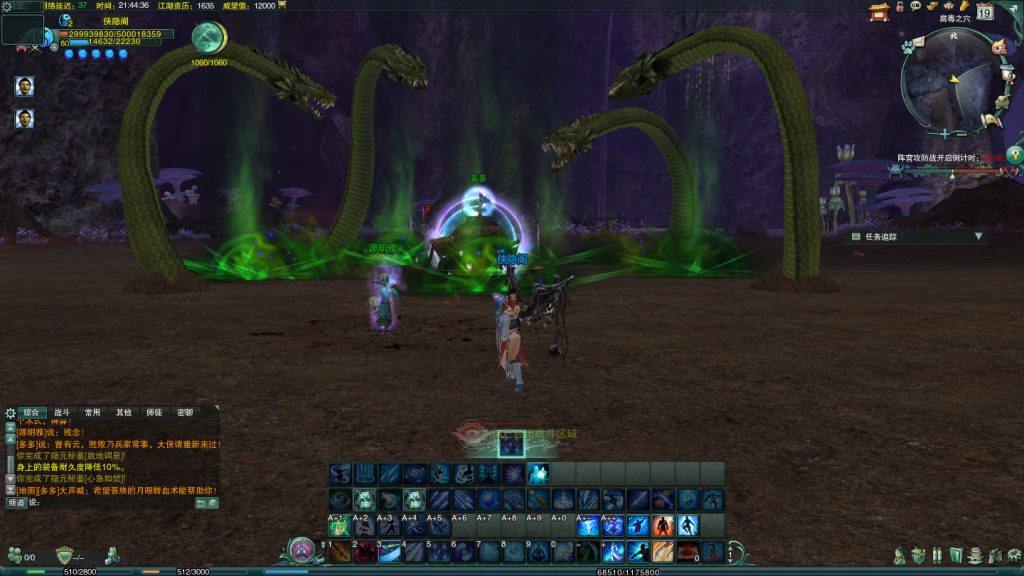Use the red skill in hotbar slot 2
Screen dimensions: 1024x576
click(365, 551)
